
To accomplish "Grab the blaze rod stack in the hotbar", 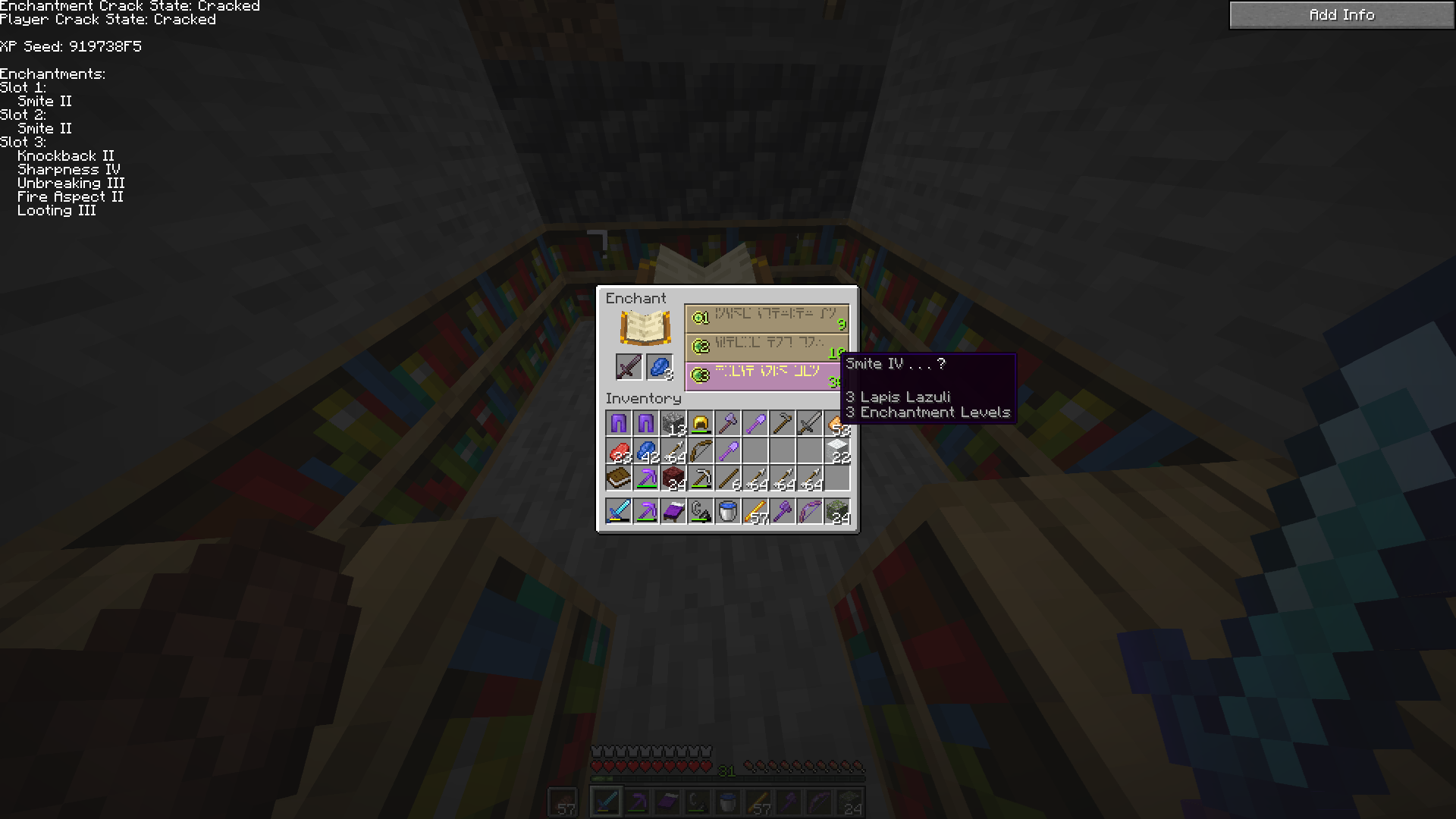I will pyautogui.click(x=755, y=510).
